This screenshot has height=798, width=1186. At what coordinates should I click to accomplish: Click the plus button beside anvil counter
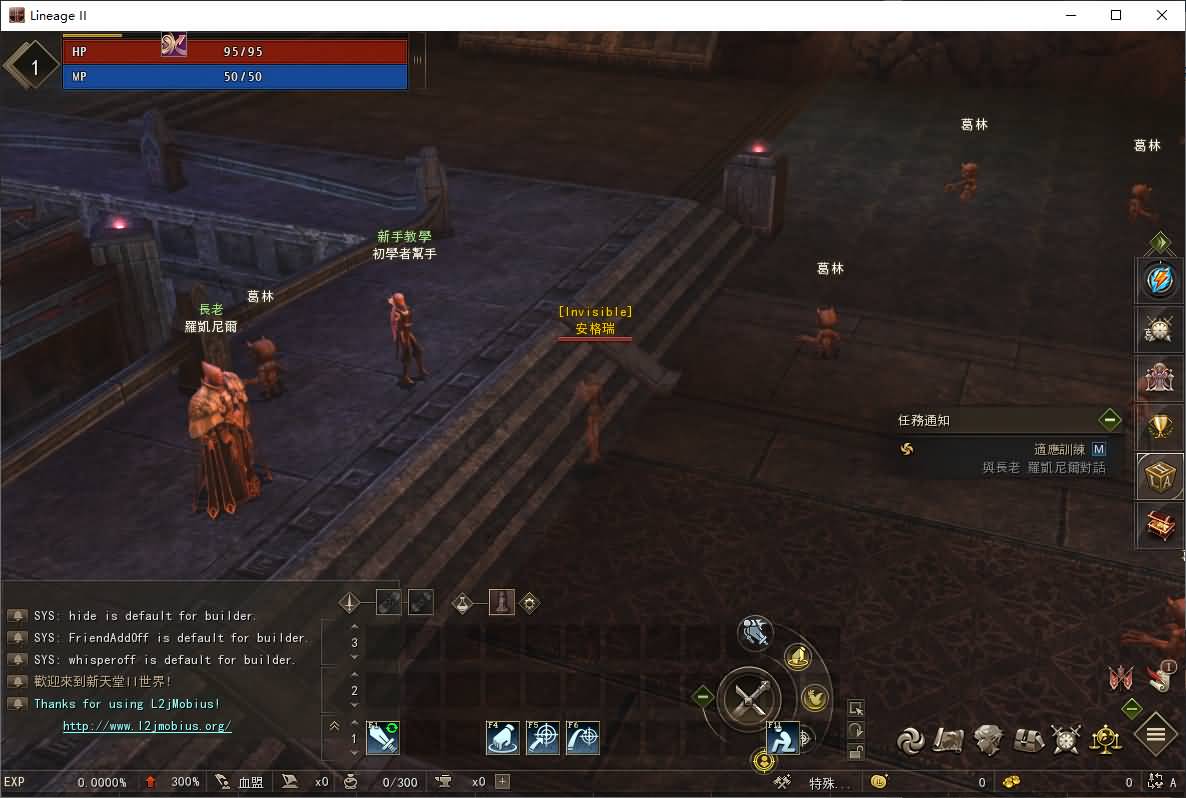tap(503, 782)
